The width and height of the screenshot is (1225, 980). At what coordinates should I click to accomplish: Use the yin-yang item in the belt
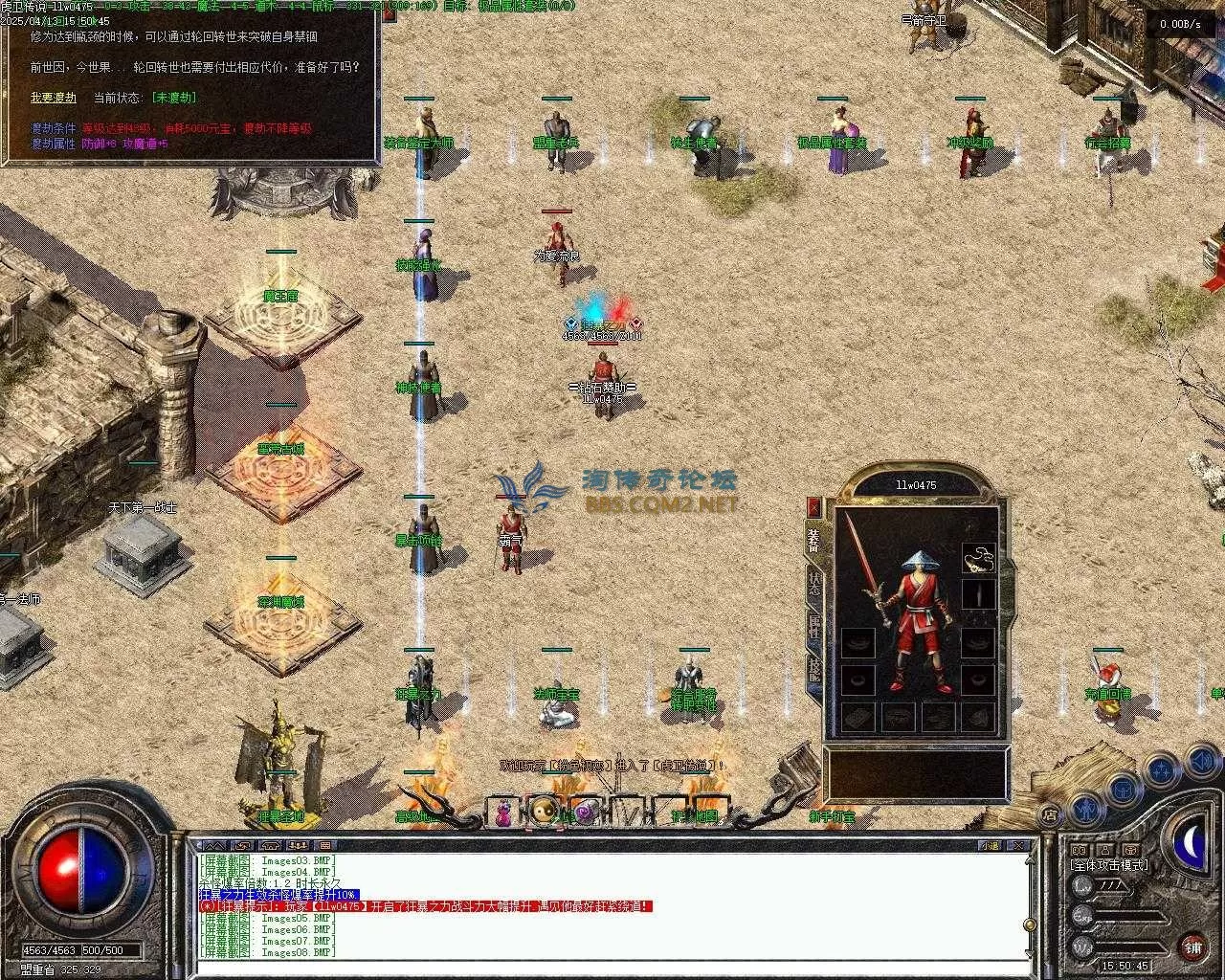[544, 812]
